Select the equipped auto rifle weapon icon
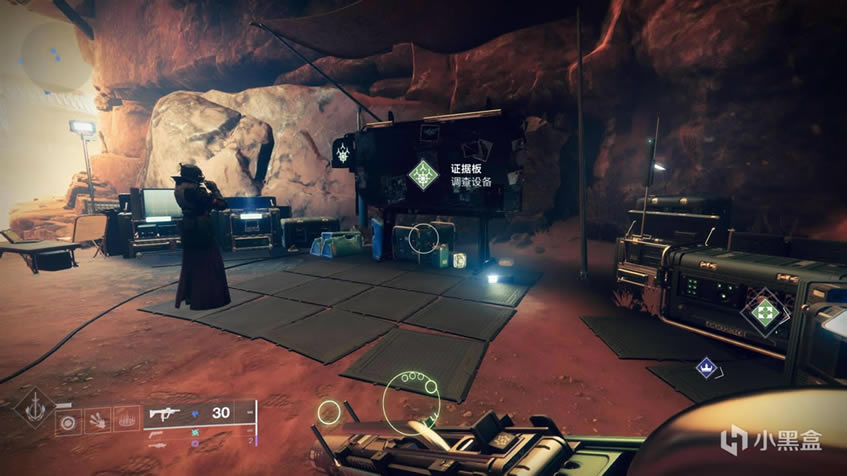Image resolution: width=847 pixels, height=476 pixels. coord(163,413)
